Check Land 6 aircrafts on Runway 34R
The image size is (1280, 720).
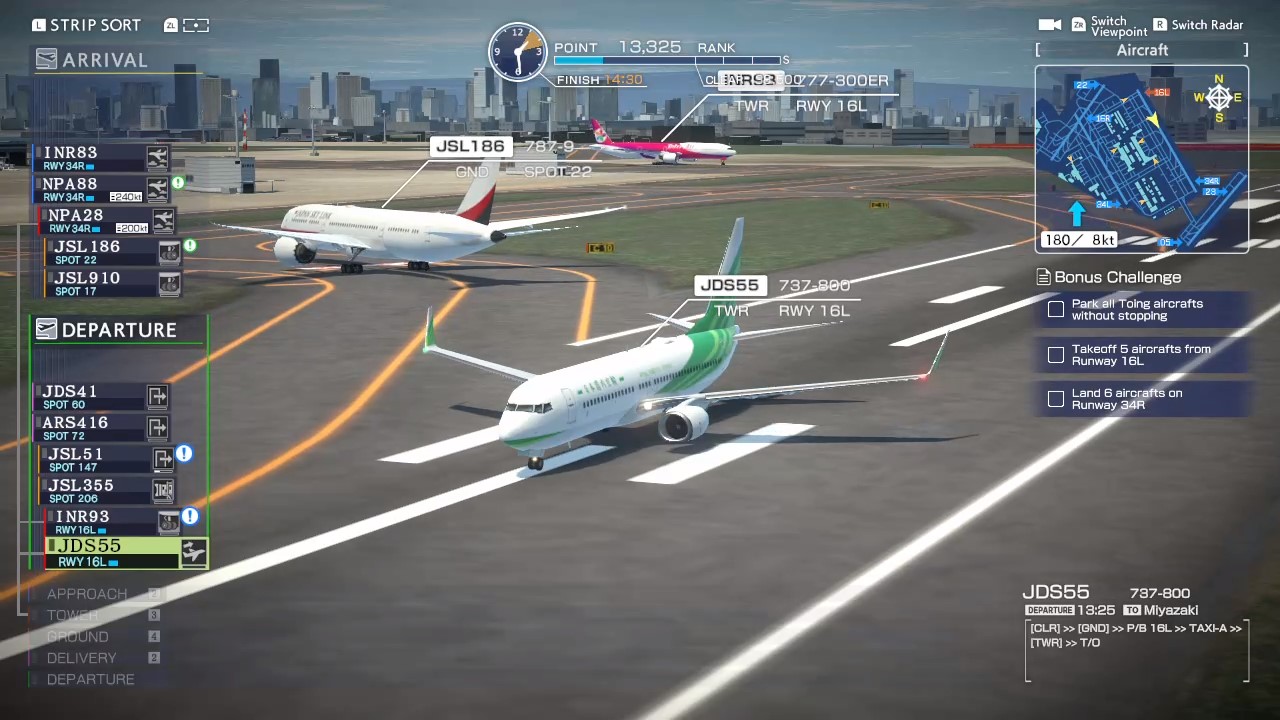point(1056,399)
